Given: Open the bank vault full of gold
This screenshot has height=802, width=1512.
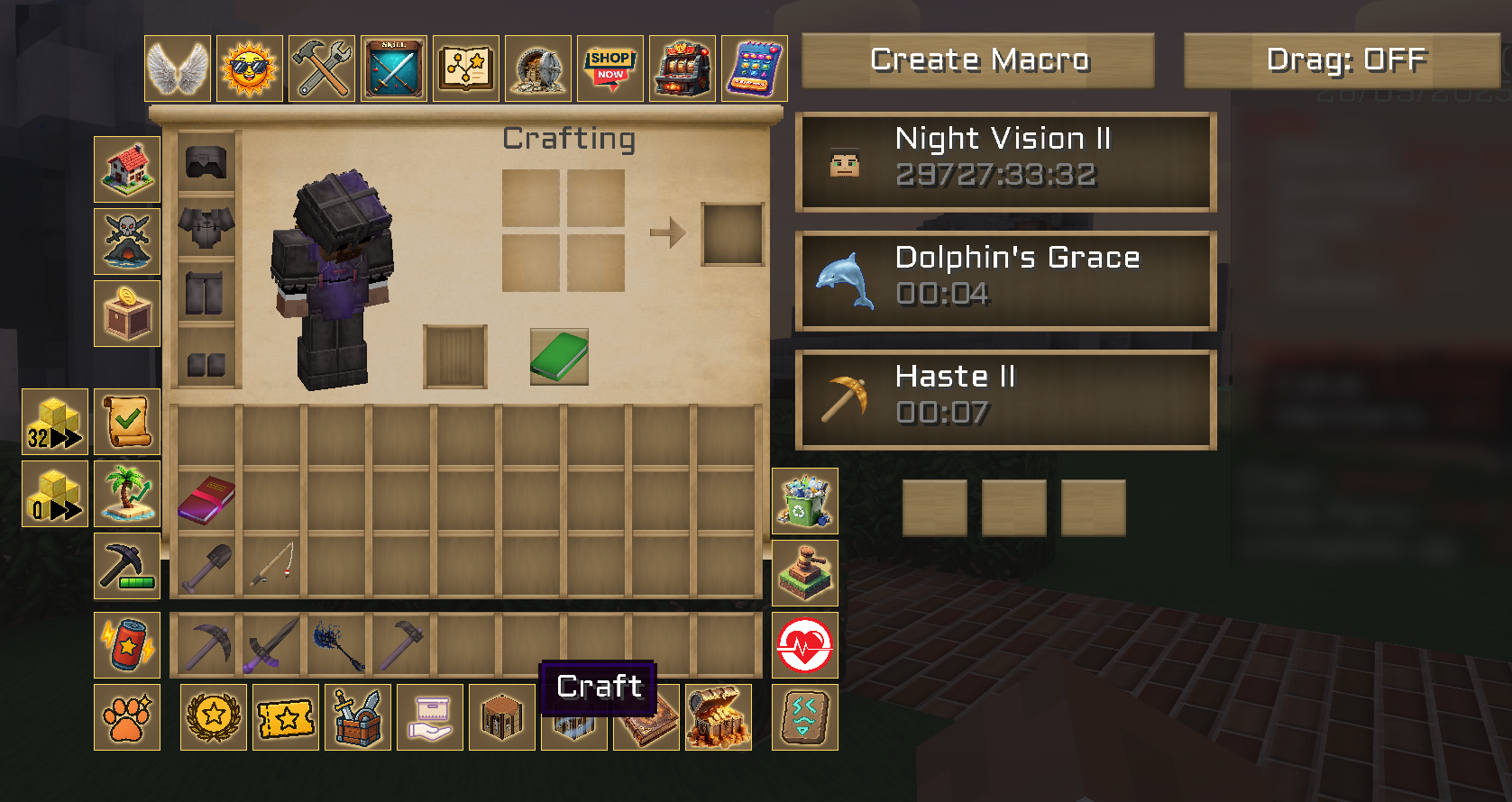Looking at the screenshot, I should [x=538, y=68].
